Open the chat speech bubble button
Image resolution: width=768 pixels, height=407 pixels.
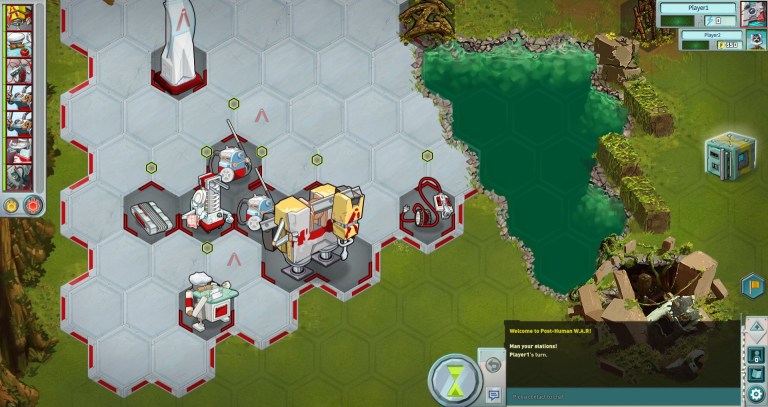tap(492, 395)
